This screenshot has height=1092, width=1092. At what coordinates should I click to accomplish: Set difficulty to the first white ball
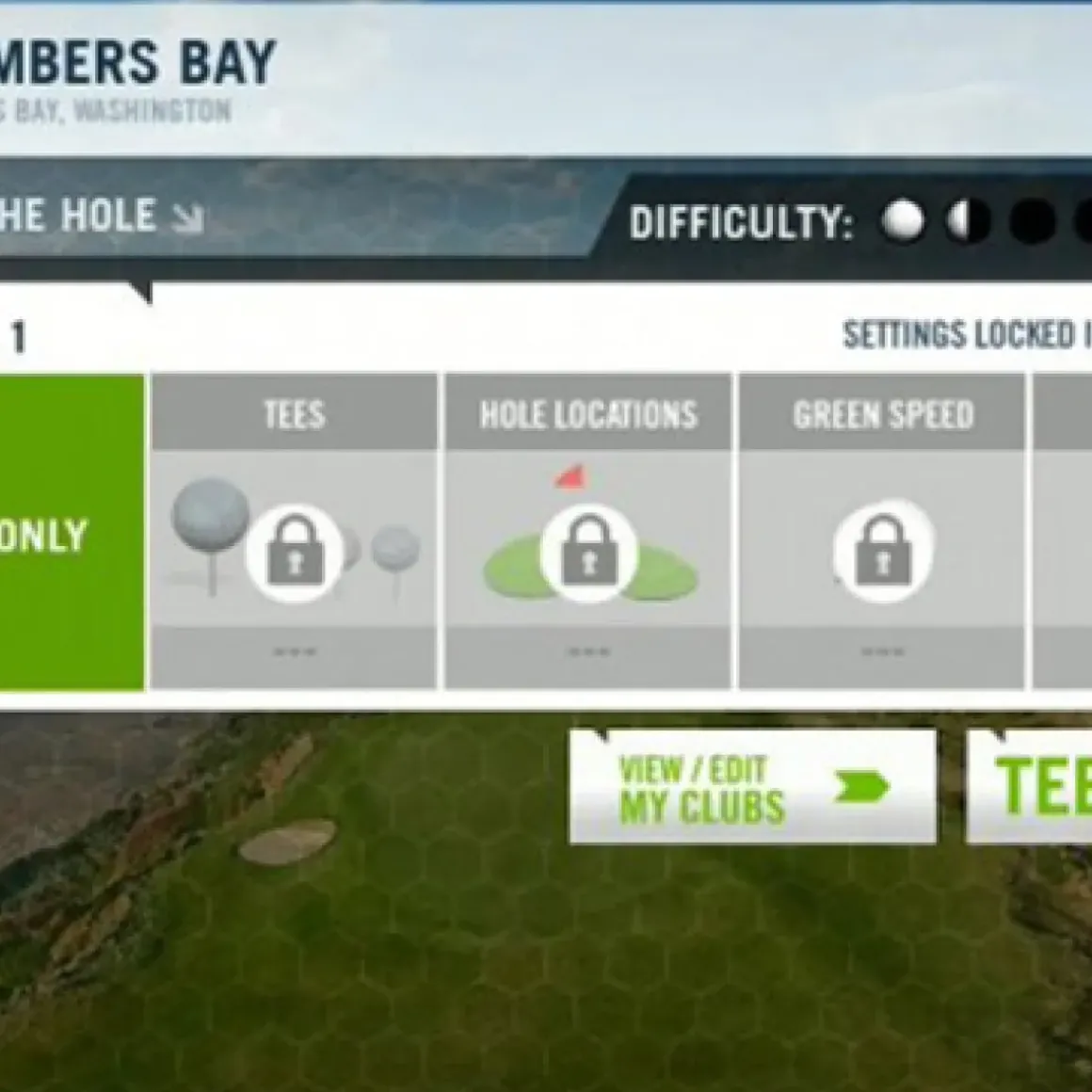point(903,222)
